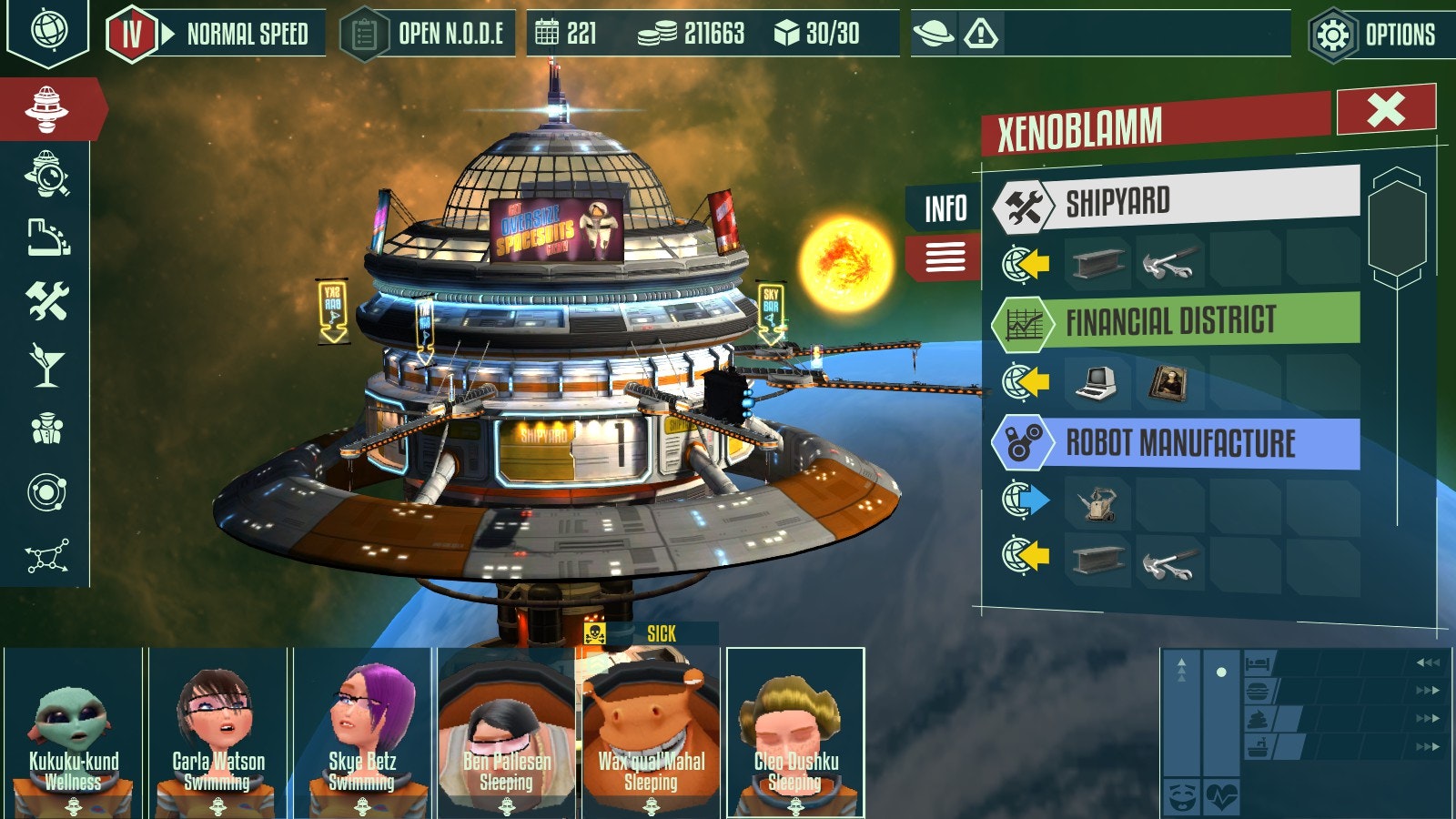Click the Shipyard wrench icon in the Xenoblamm panel
Image resolution: width=1456 pixels, height=819 pixels.
1024,205
